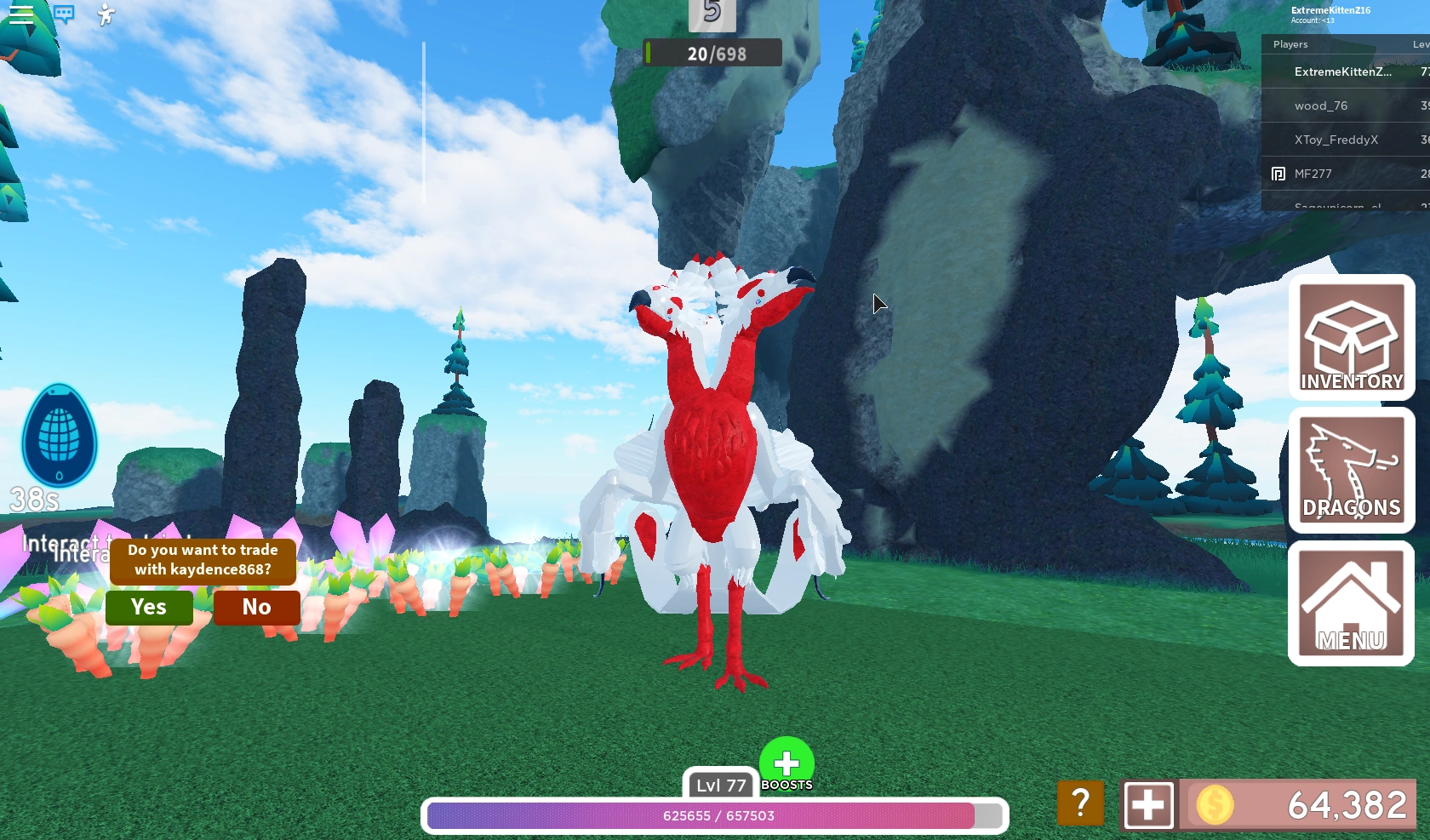
Task: Open the Menu via house icon
Action: (1352, 604)
